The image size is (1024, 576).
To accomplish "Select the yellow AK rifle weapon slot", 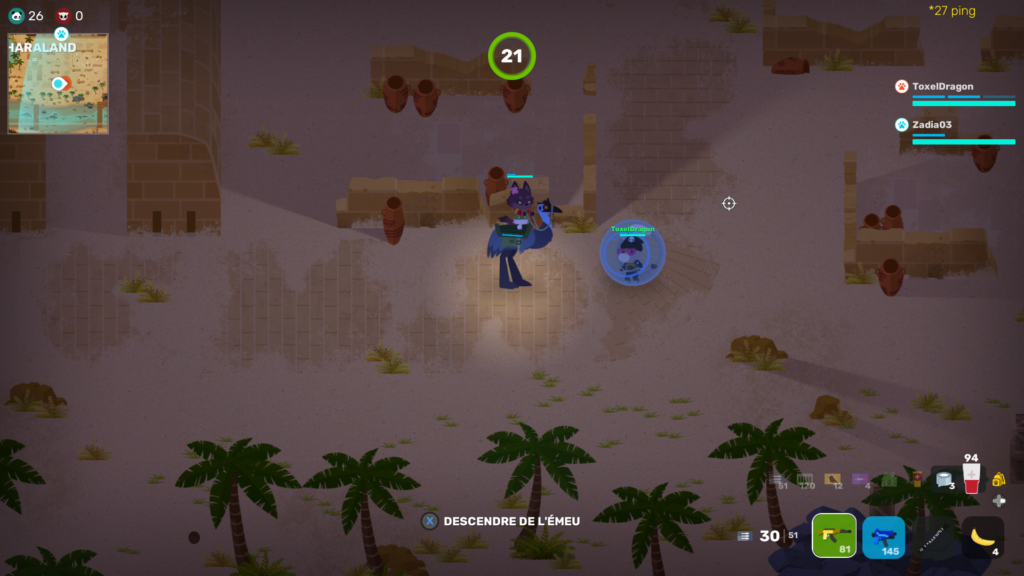I will [833, 536].
